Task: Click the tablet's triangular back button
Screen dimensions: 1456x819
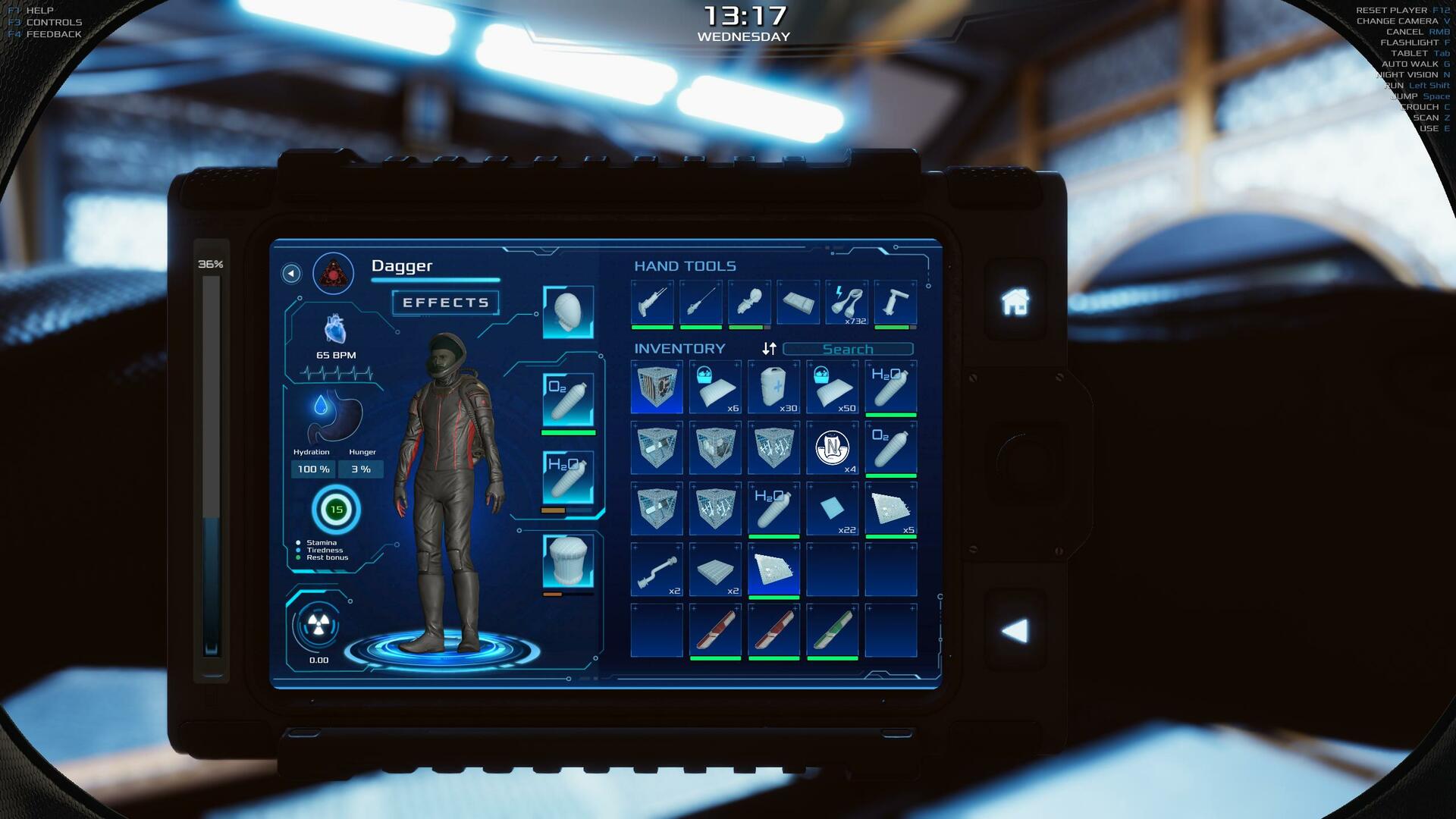Action: pos(1015,631)
